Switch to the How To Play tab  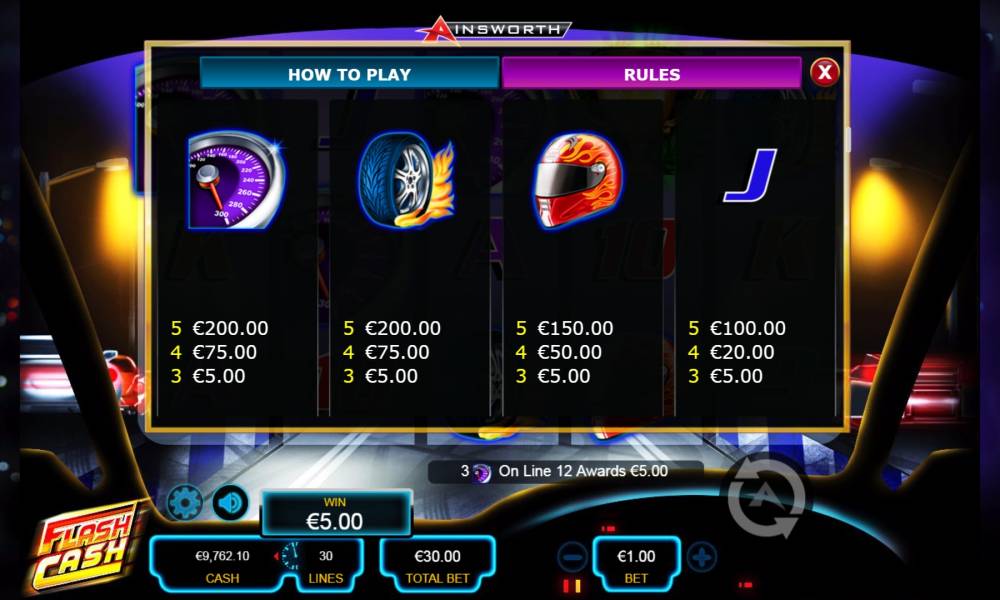tap(349, 74)
